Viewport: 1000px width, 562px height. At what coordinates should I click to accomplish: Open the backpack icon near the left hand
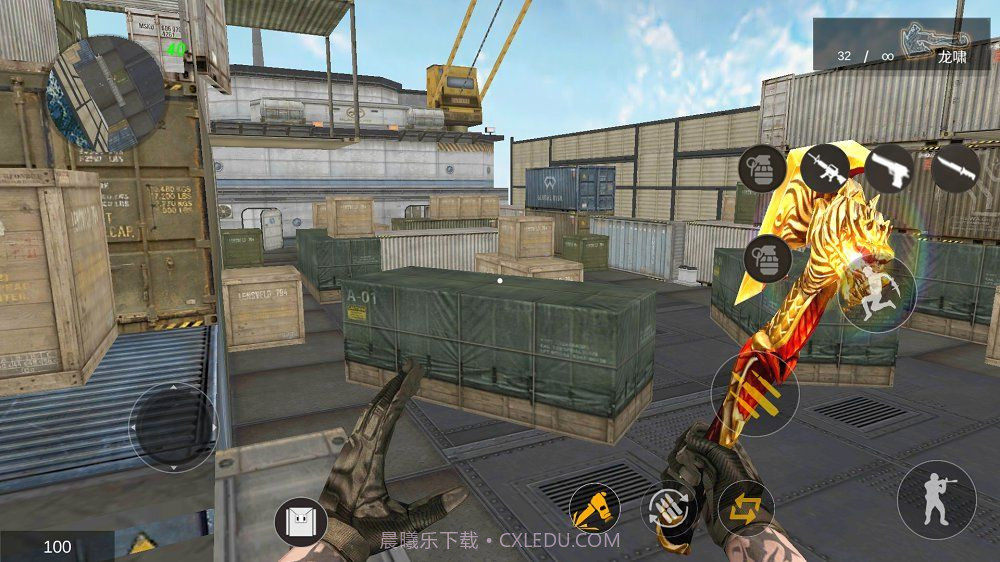click(x=300, y=522)
